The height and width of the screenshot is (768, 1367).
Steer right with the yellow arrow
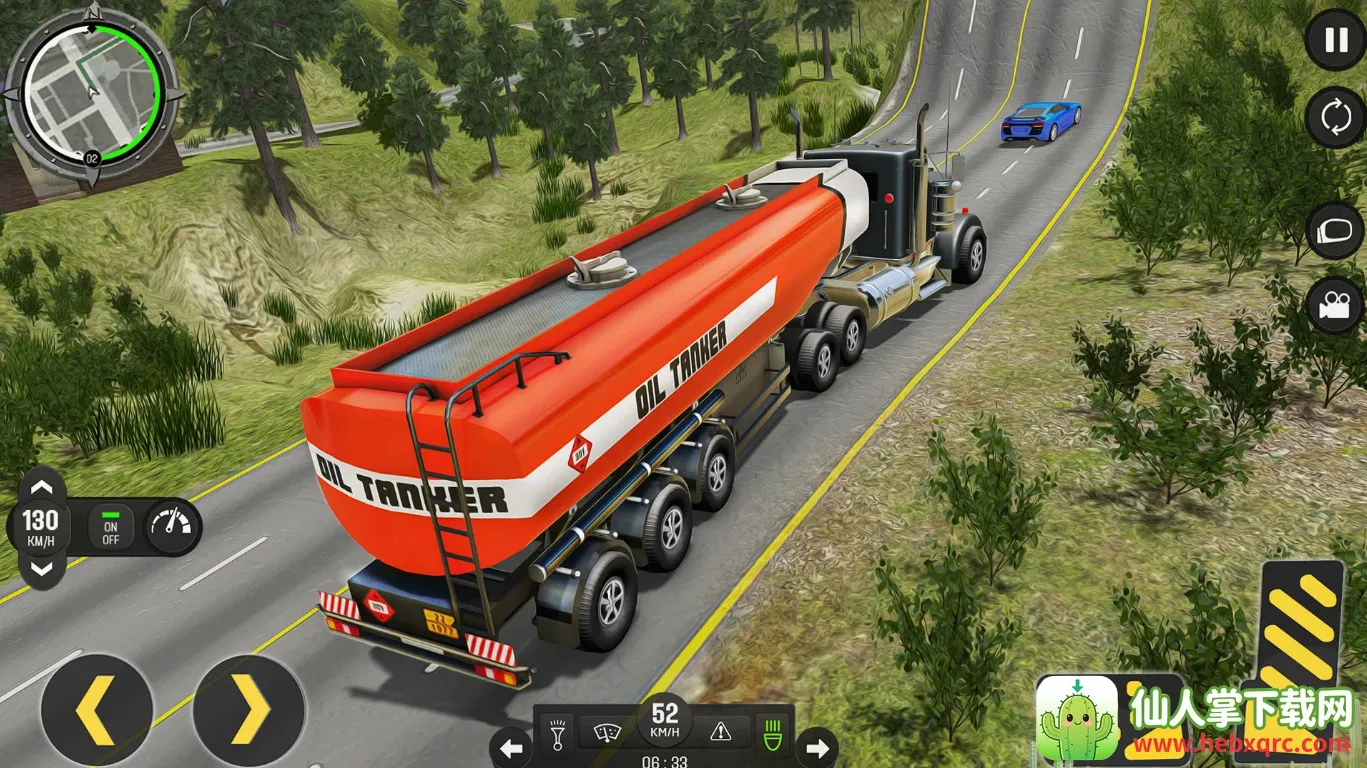pos(249,710)
